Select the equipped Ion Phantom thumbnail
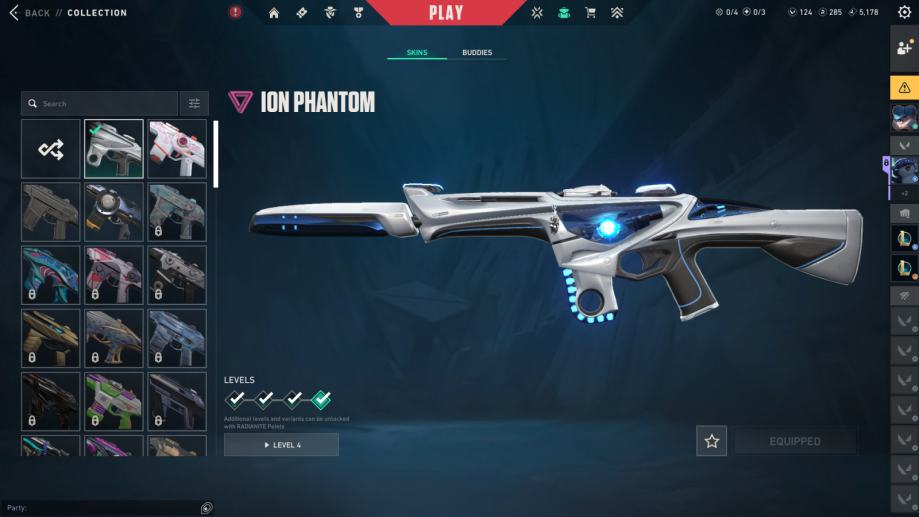The image size is (919, 517). [114, 149]
